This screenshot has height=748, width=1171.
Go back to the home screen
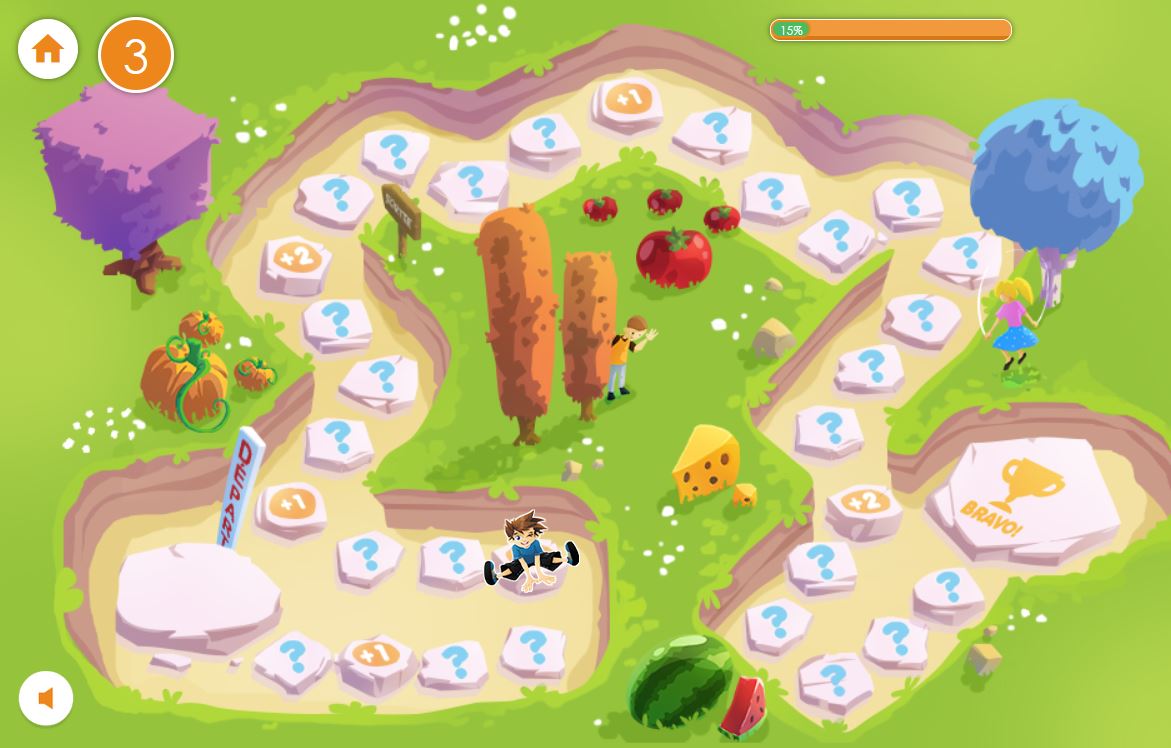coord(48,49)
